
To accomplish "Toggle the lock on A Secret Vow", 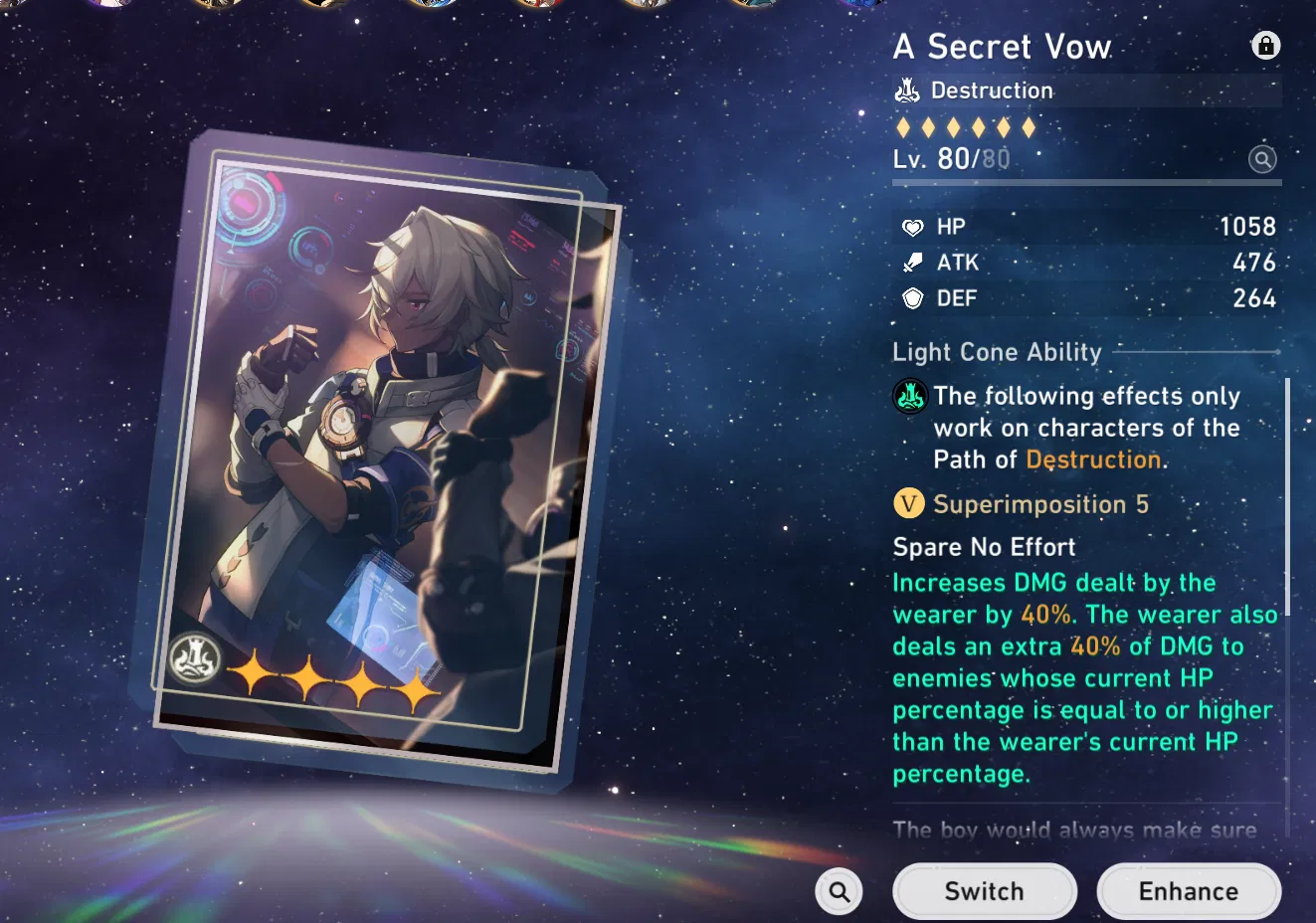I will pyautogui.click(x=1265, y=45).
